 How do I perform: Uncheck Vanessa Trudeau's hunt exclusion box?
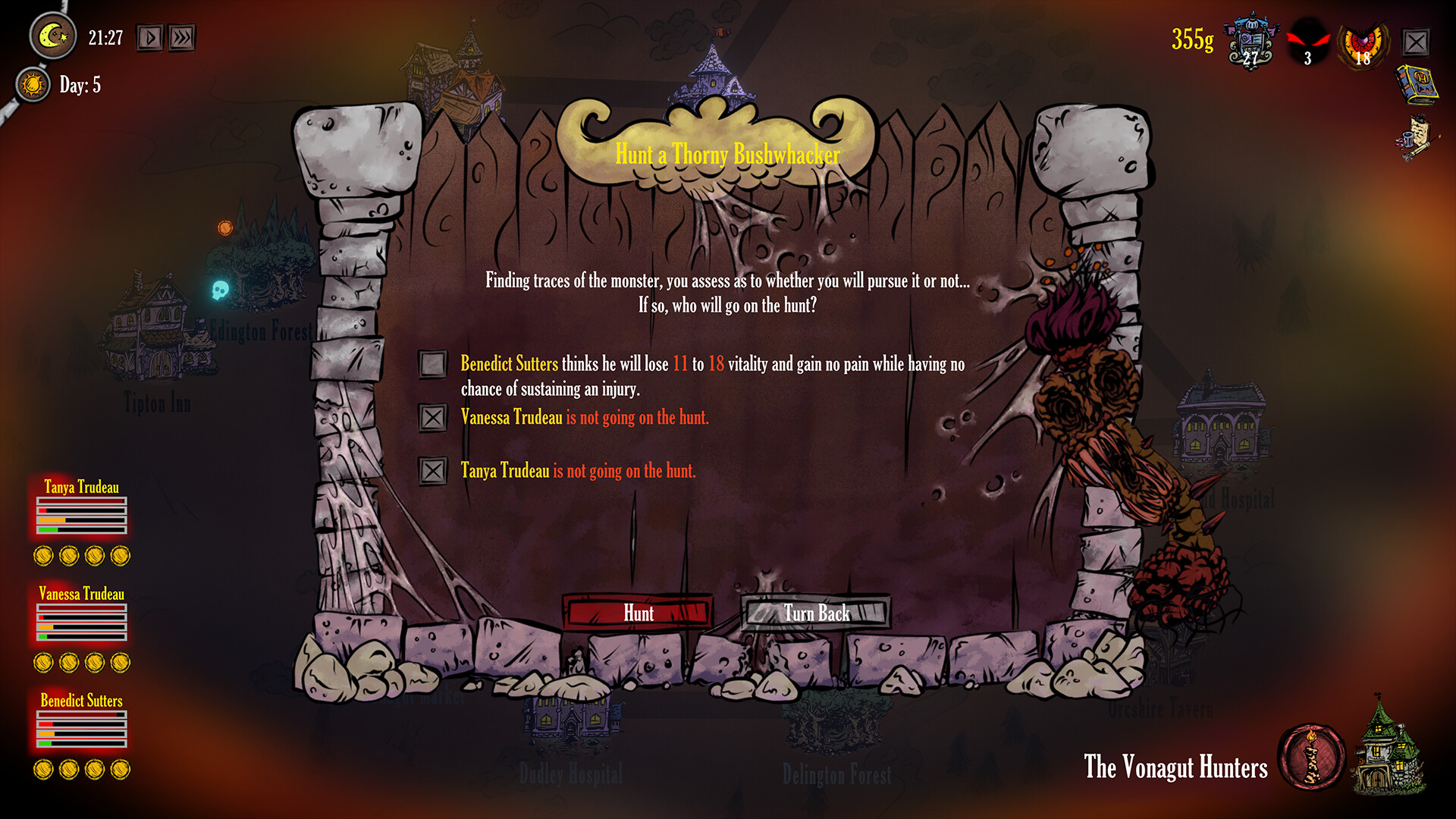(433, 418)
